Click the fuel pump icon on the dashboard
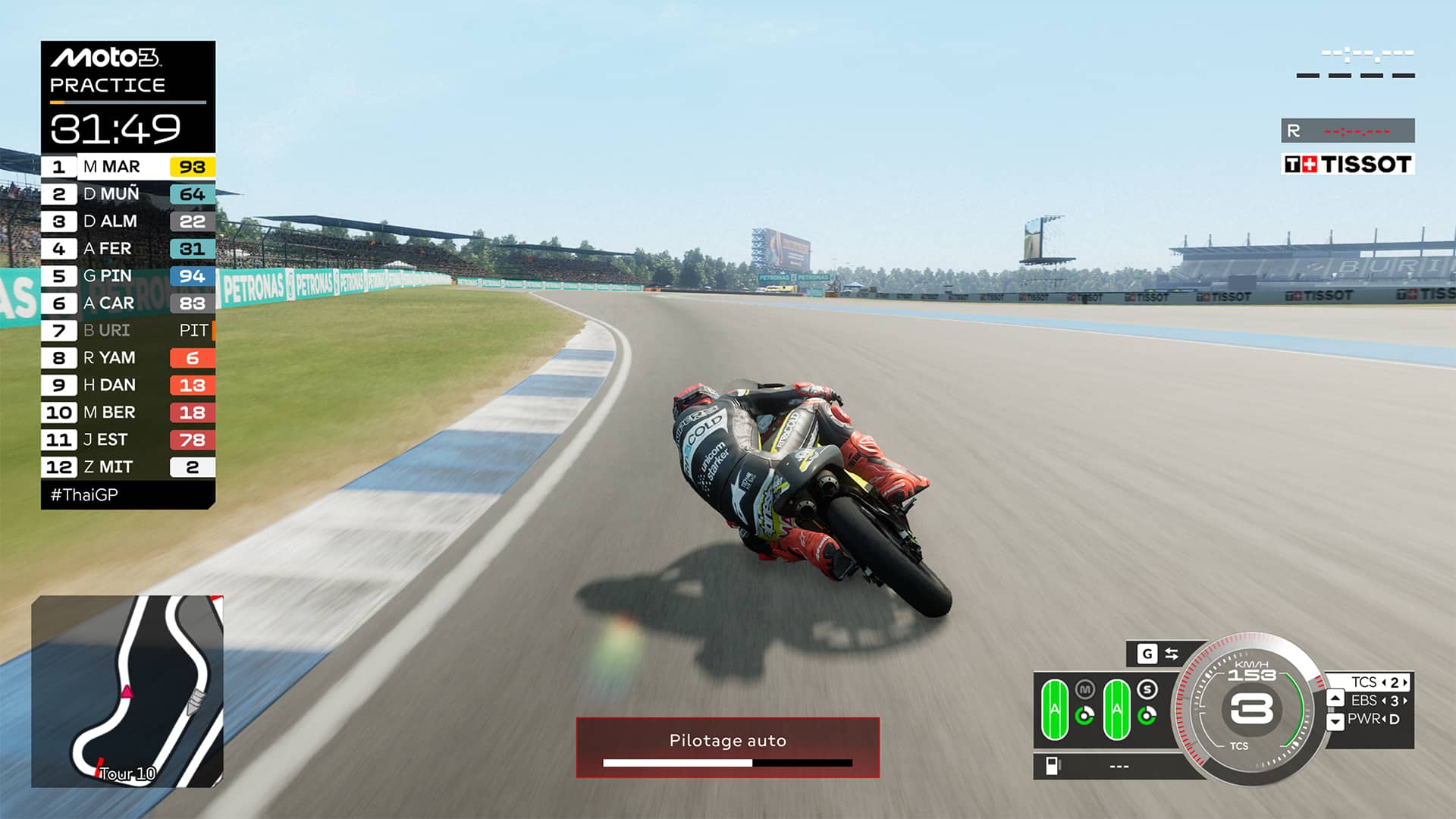This screenshot has width=1456, height=819. pos(1053,765)
